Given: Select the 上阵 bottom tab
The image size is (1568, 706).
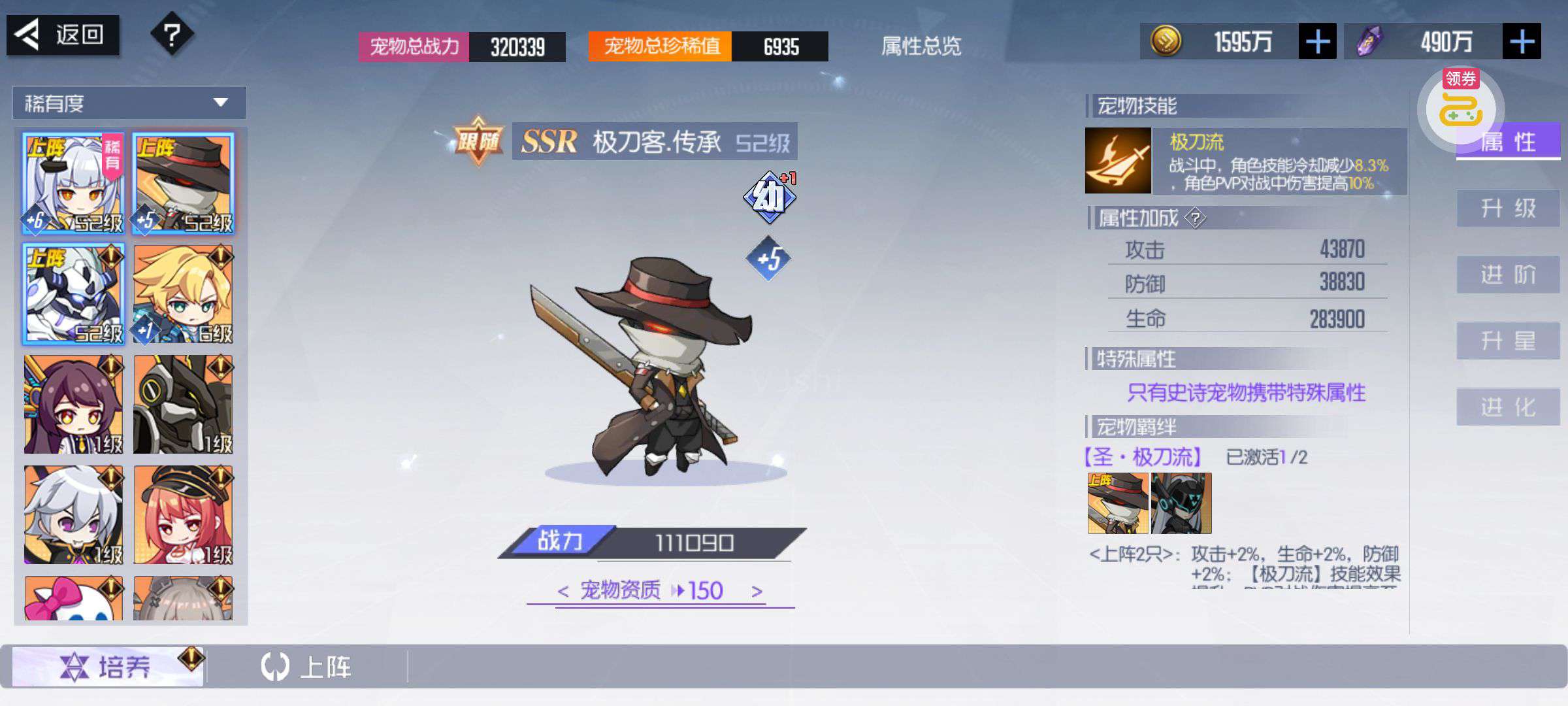Looking at the screenshot, I should point(307,667).
